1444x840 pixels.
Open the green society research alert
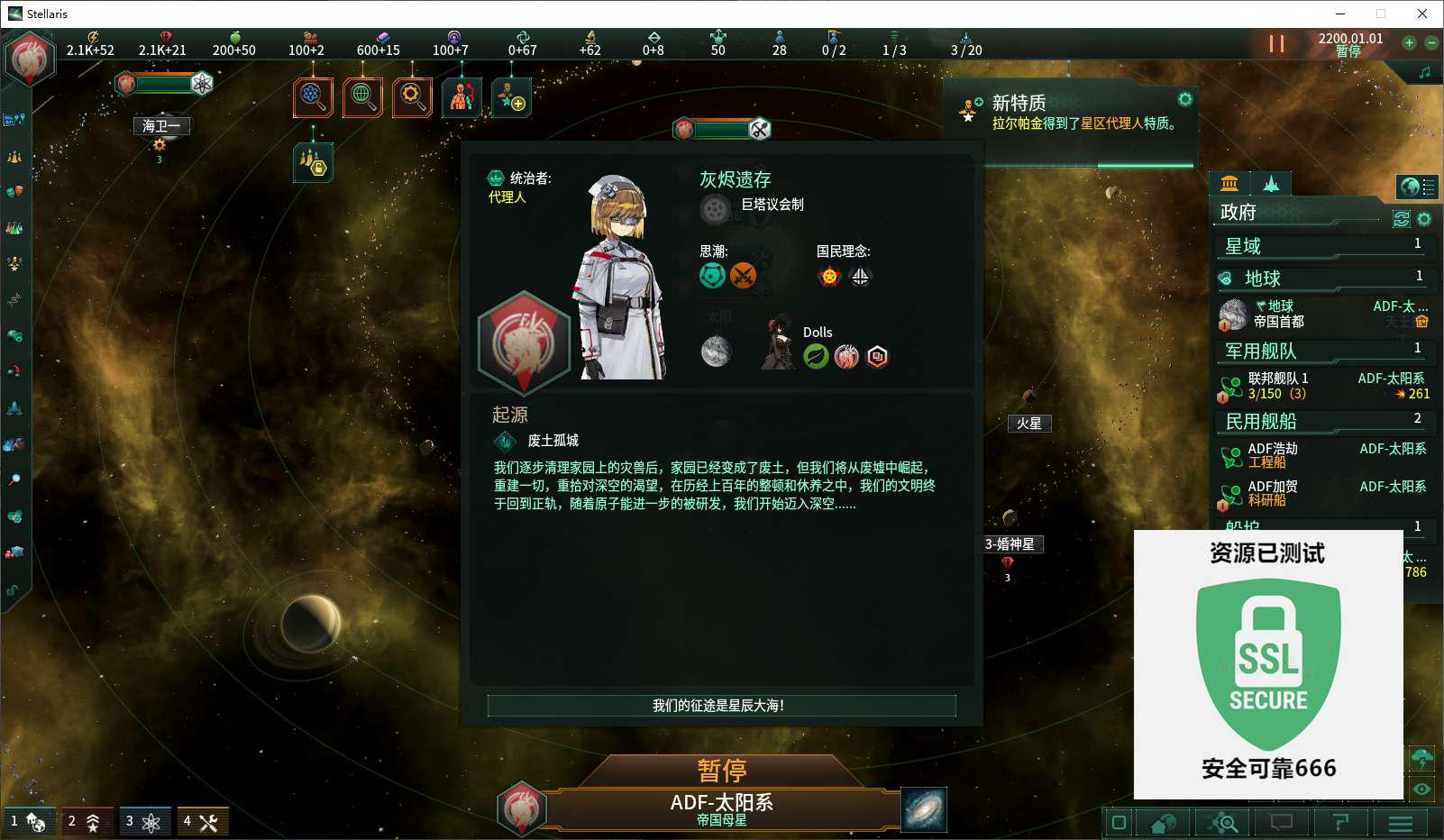[x=362, y=97]
